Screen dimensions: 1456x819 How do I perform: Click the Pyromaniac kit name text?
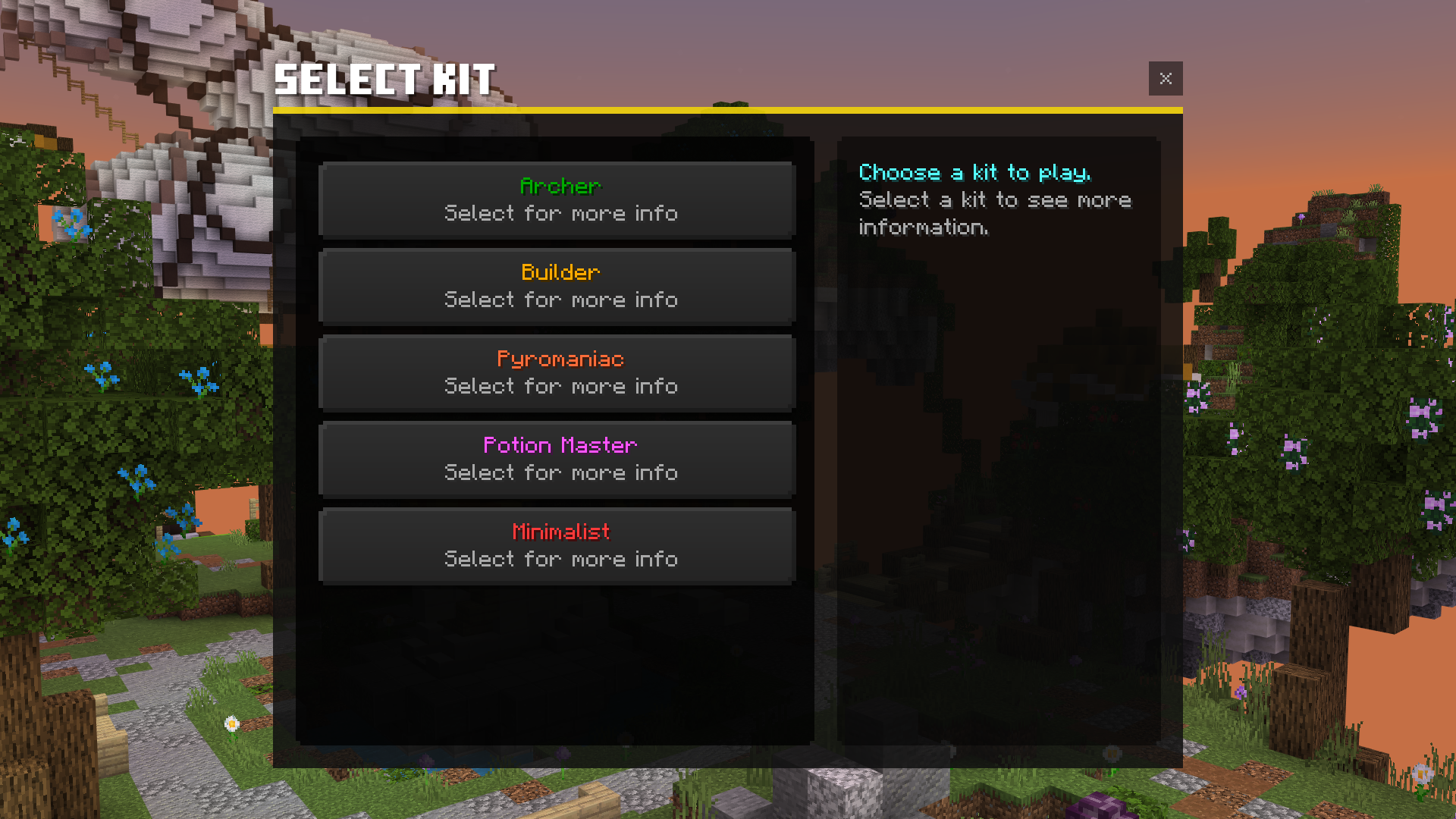[x=560, y=359]
